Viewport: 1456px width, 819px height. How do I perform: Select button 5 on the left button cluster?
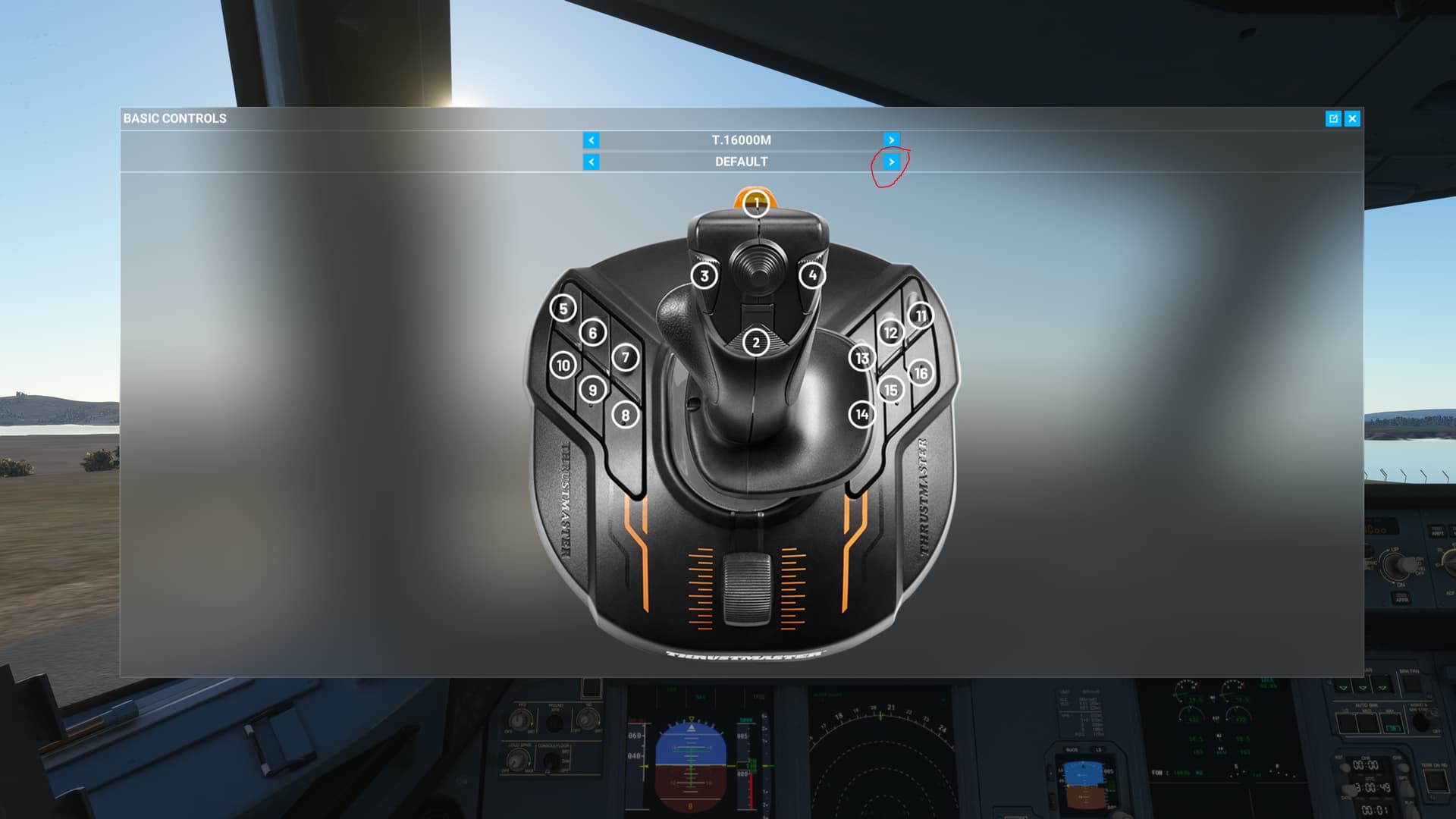(x=562, y=309)
